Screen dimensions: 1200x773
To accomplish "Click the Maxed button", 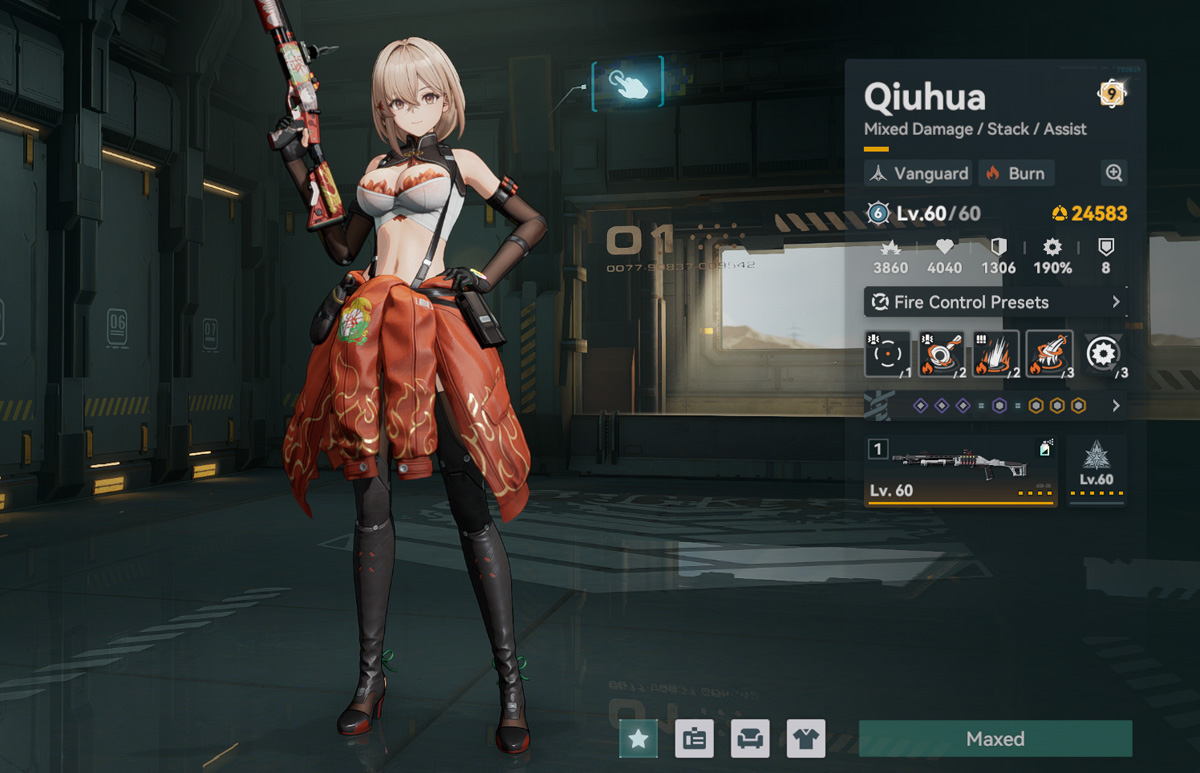I will point(995,739).
